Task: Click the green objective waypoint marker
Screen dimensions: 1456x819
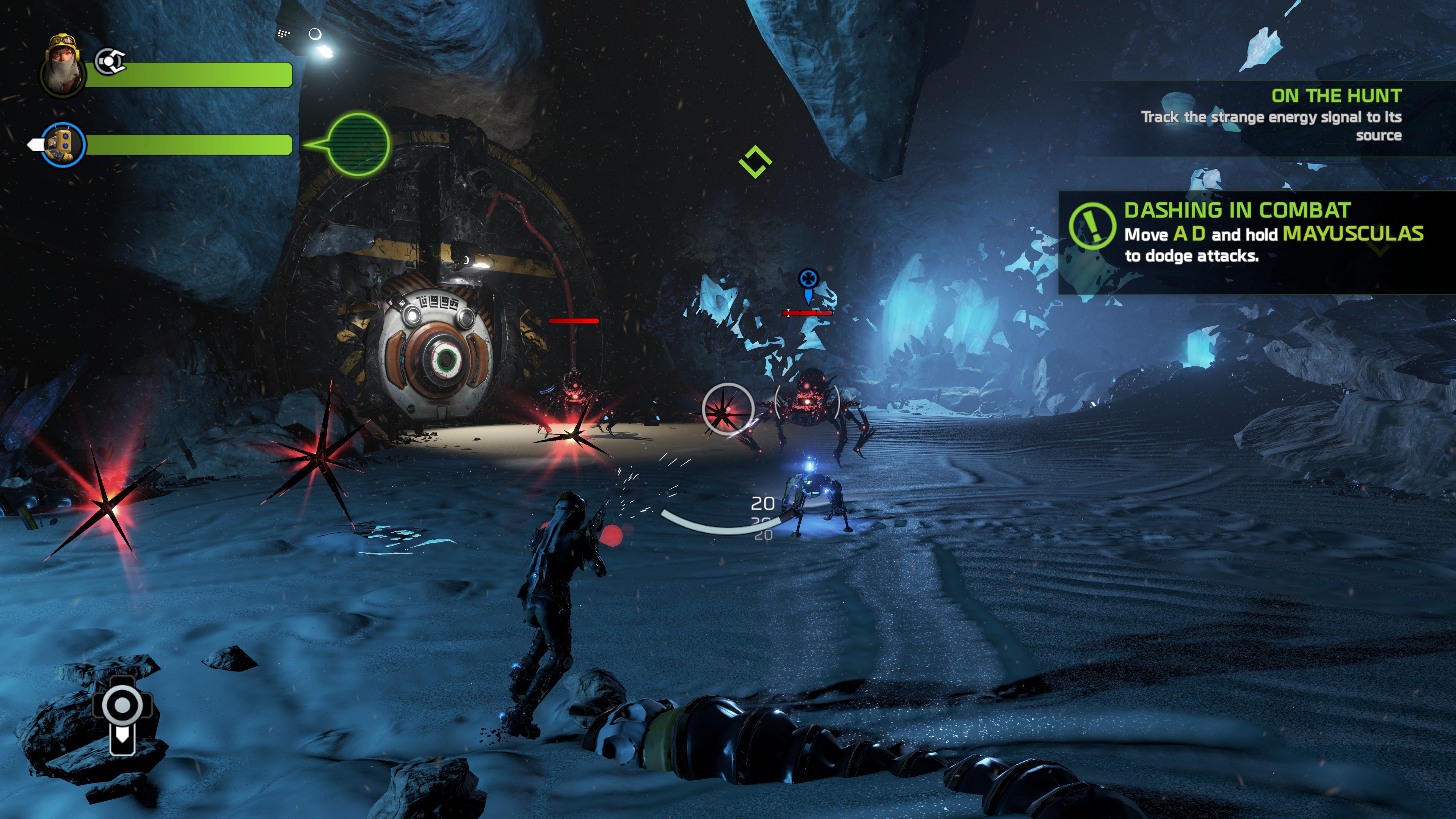Action: [x=755, y=162]
